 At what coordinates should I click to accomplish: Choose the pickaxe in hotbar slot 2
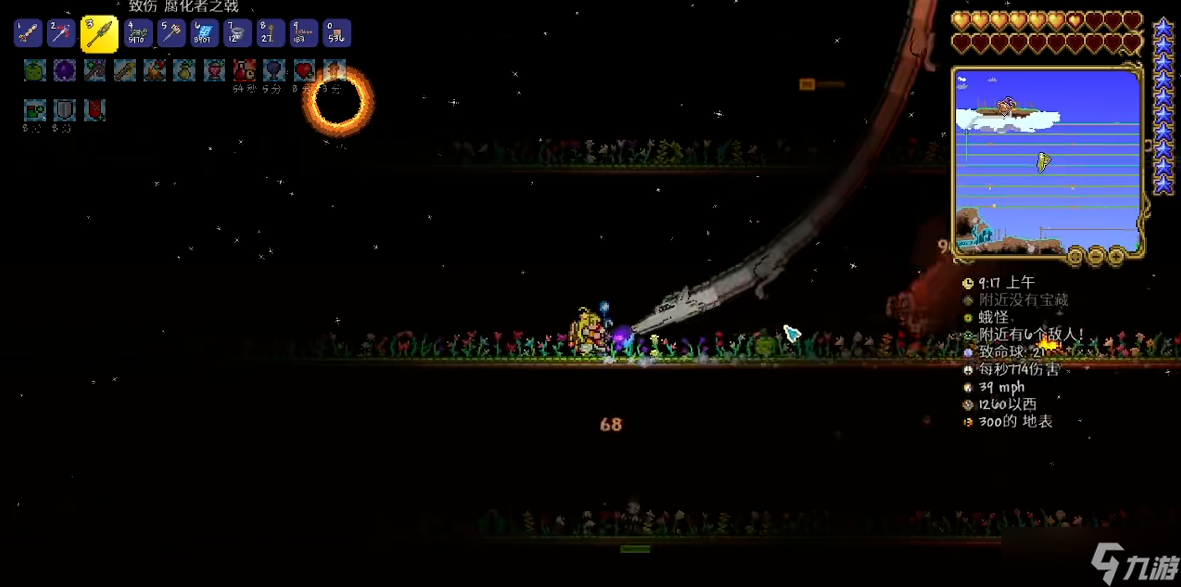click(x=62, y=34)
